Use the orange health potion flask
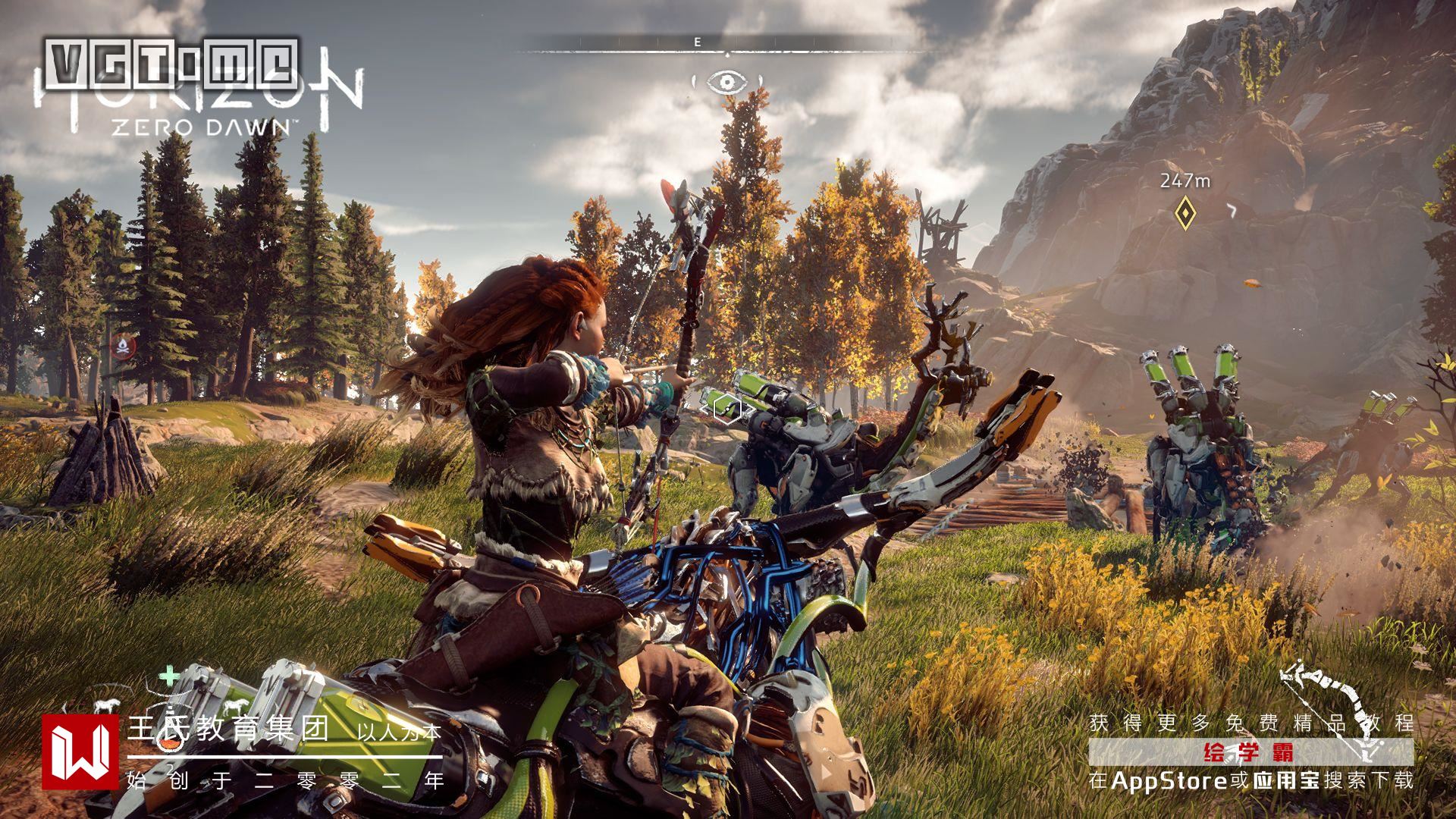The height and width of the screenshot is (819, 1456). point(168,745)
